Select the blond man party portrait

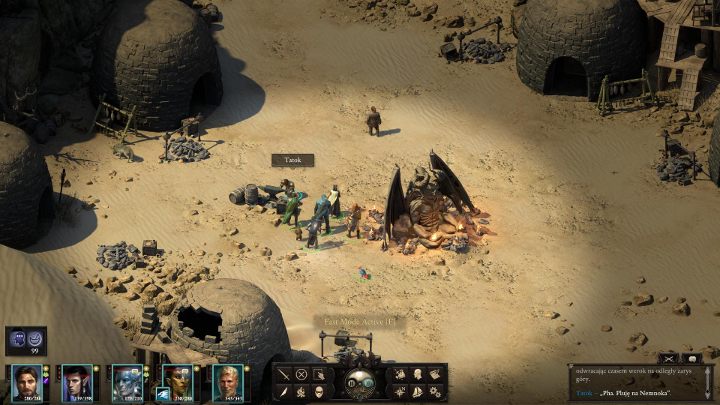[225, 381]
